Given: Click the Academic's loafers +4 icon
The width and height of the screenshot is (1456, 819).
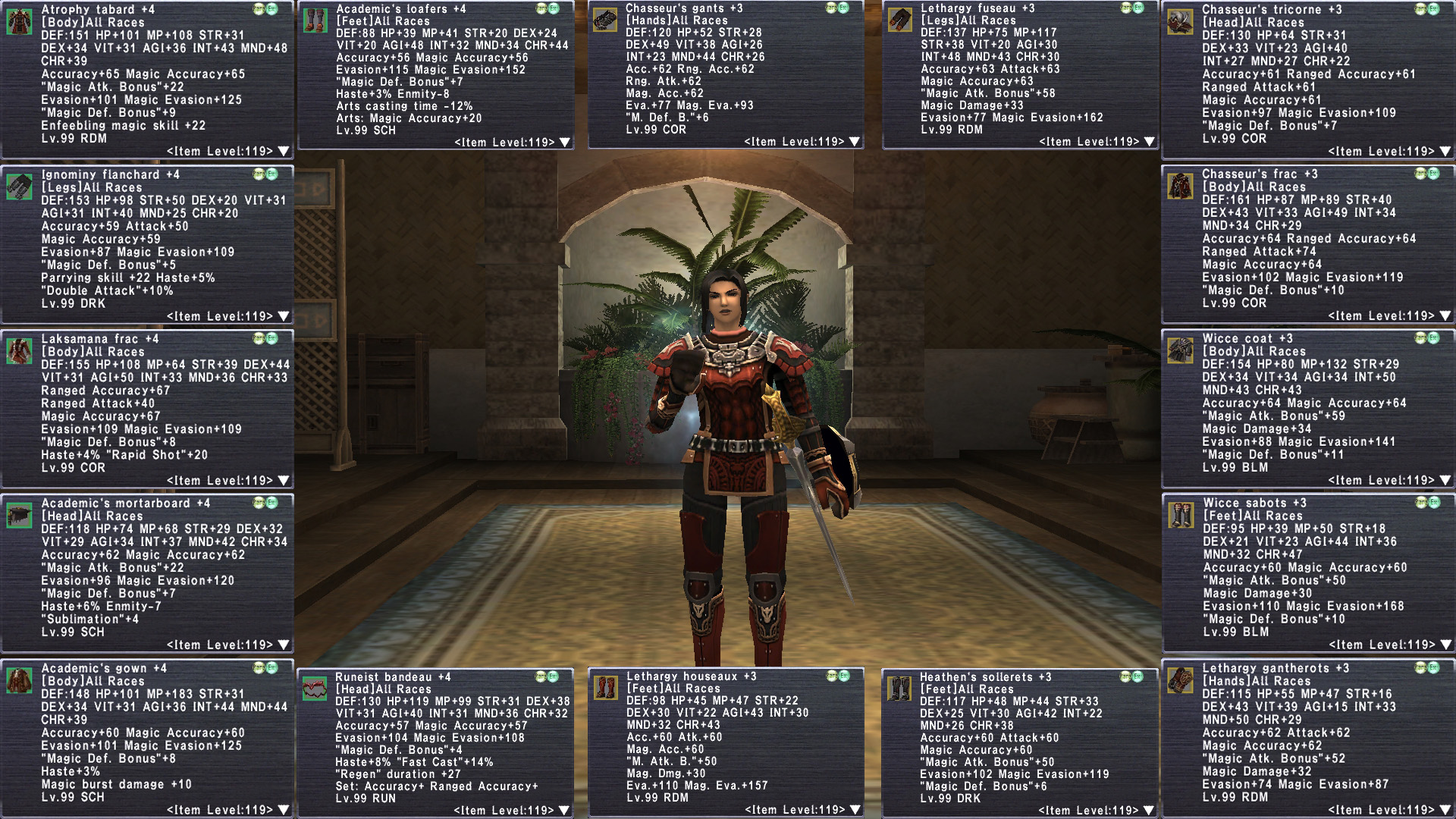Looking at the screenshot, I should pyautogui.click(x=315, y=20).
